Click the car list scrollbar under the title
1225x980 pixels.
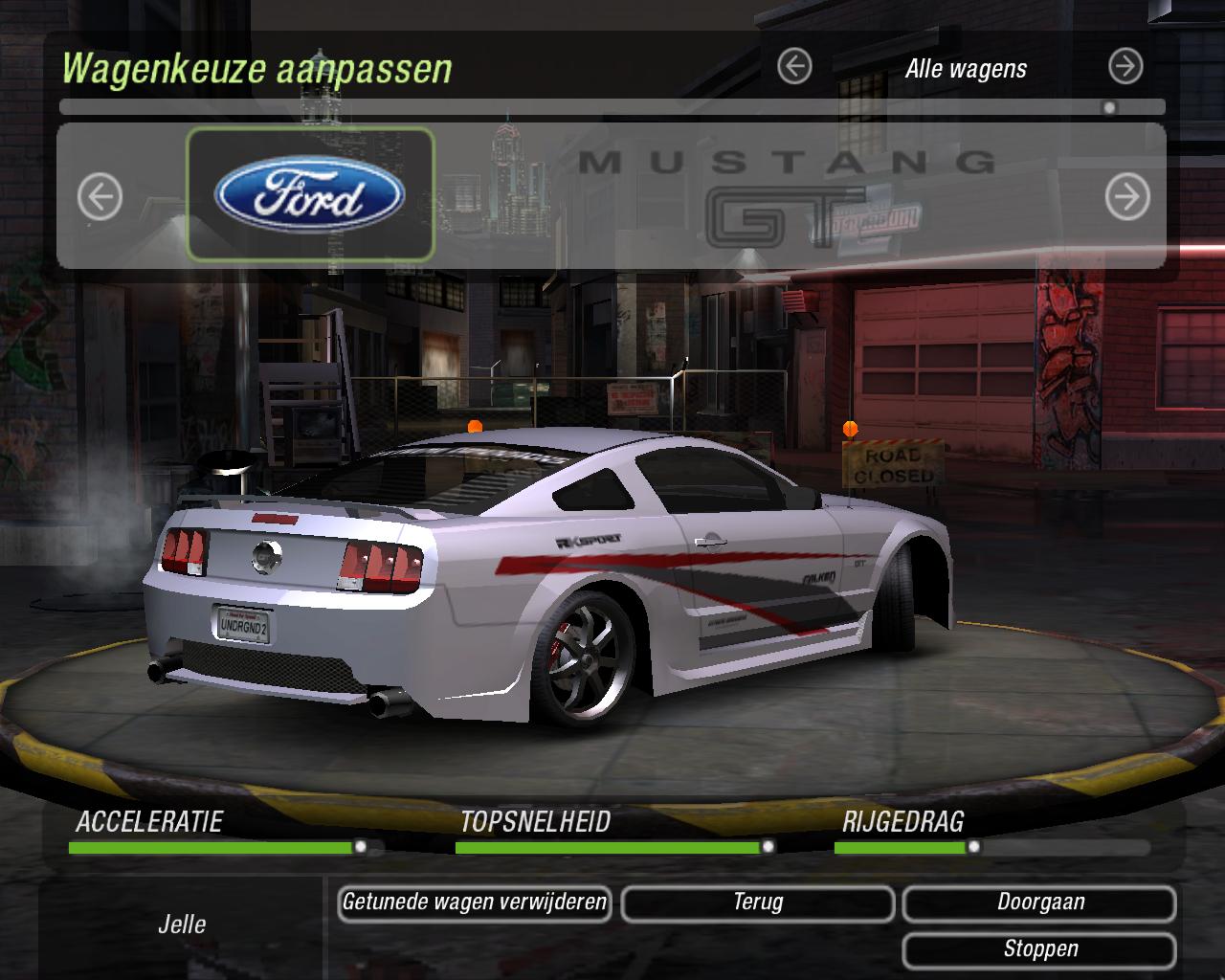click(612, 107)
